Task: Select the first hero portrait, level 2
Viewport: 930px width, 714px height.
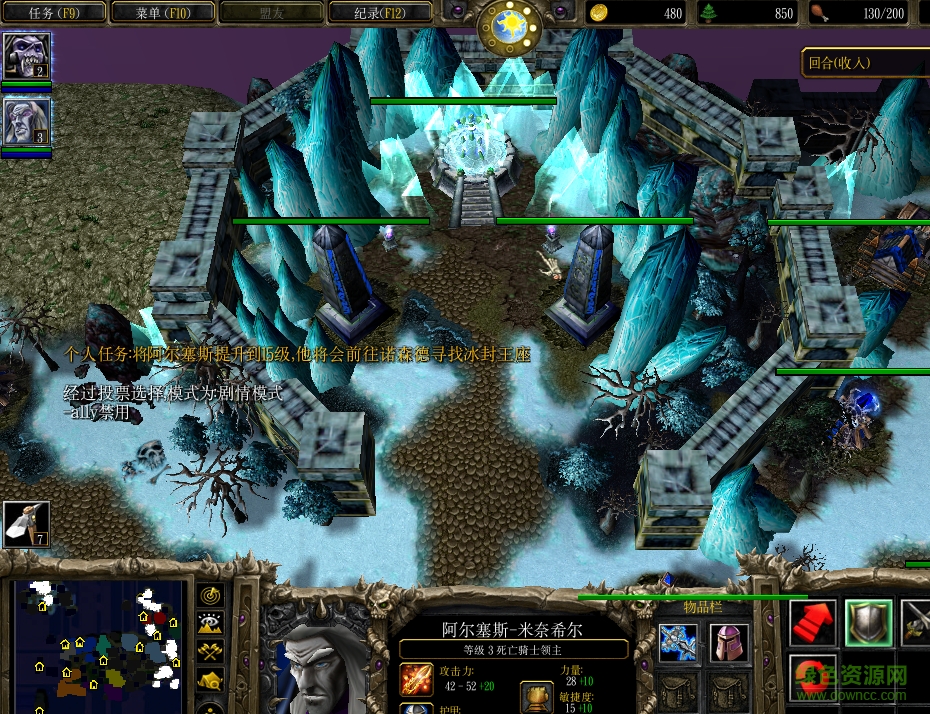Action: tap(27, 56)
